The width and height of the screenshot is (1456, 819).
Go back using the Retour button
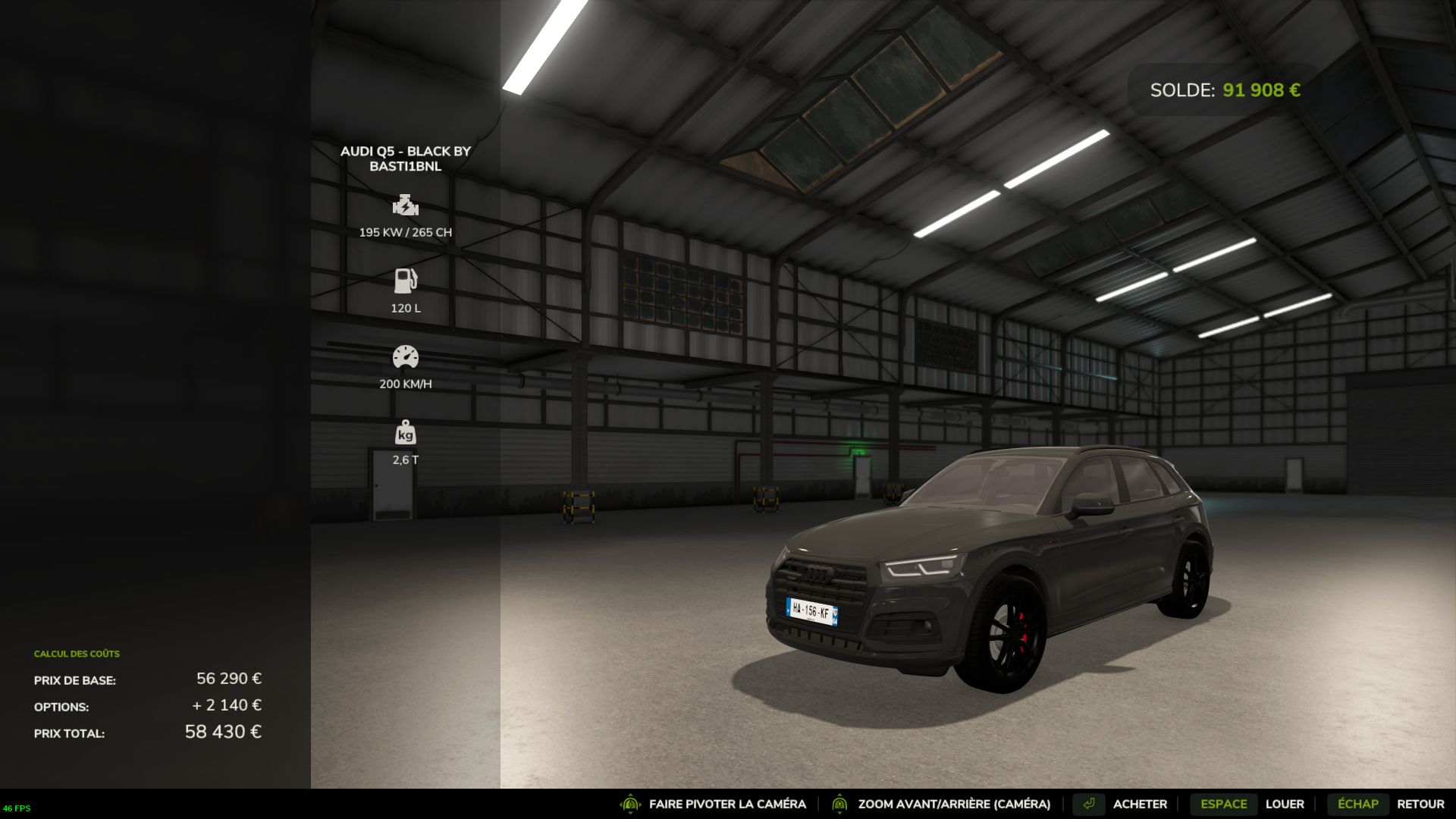pyautogui.click(x=1420, y=804)
